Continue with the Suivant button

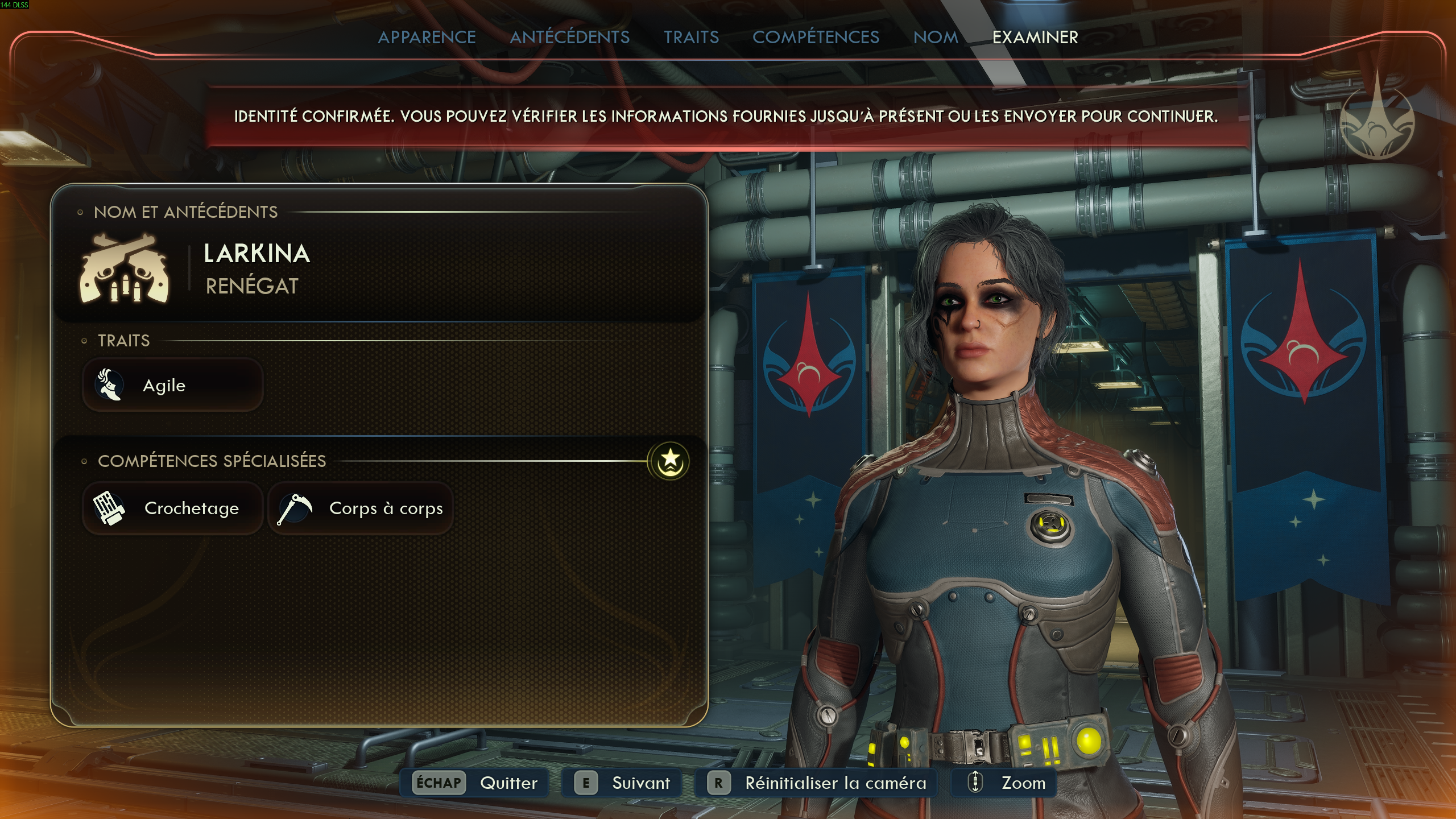point(622,783)
